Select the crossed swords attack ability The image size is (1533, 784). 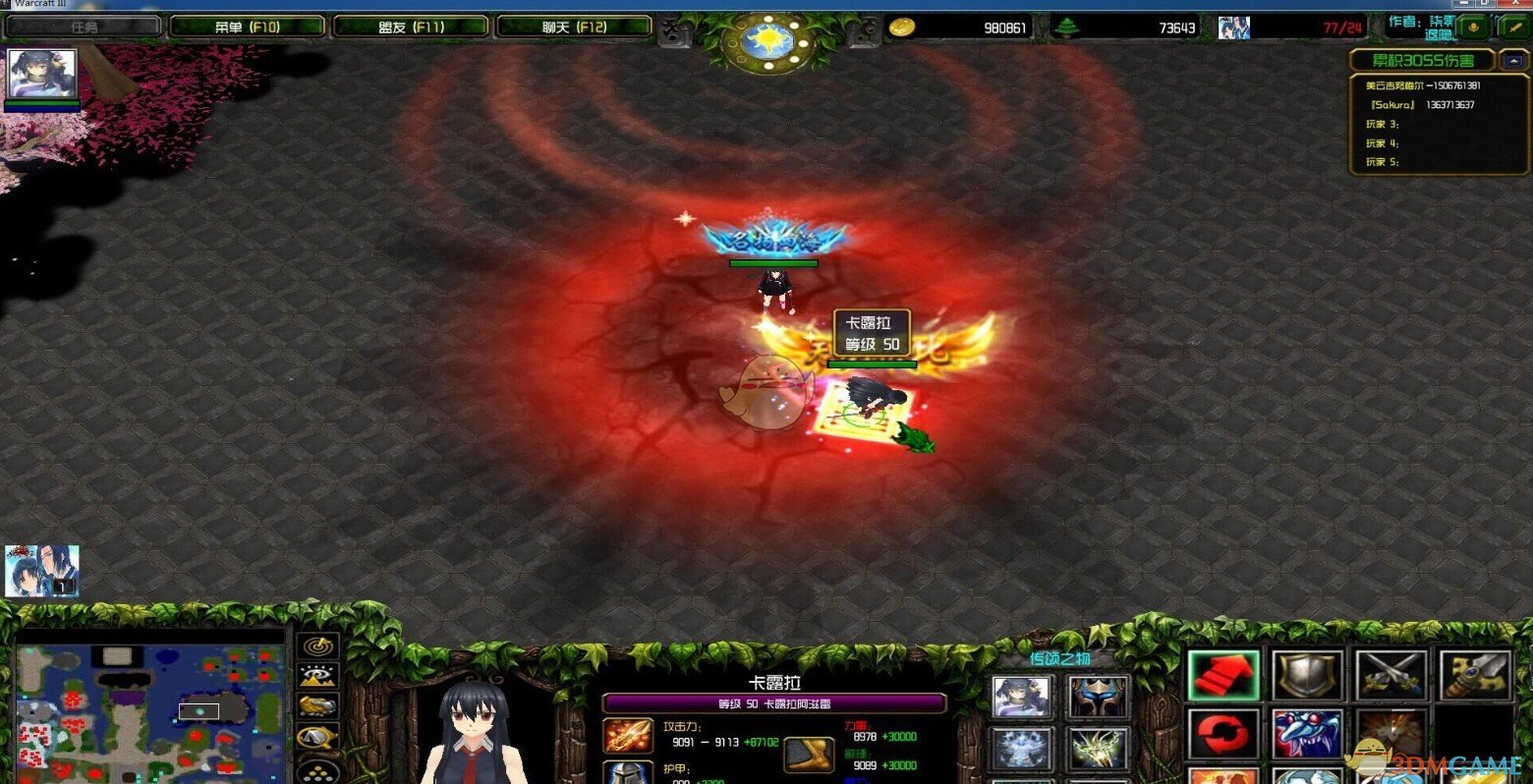point(1389,674)
